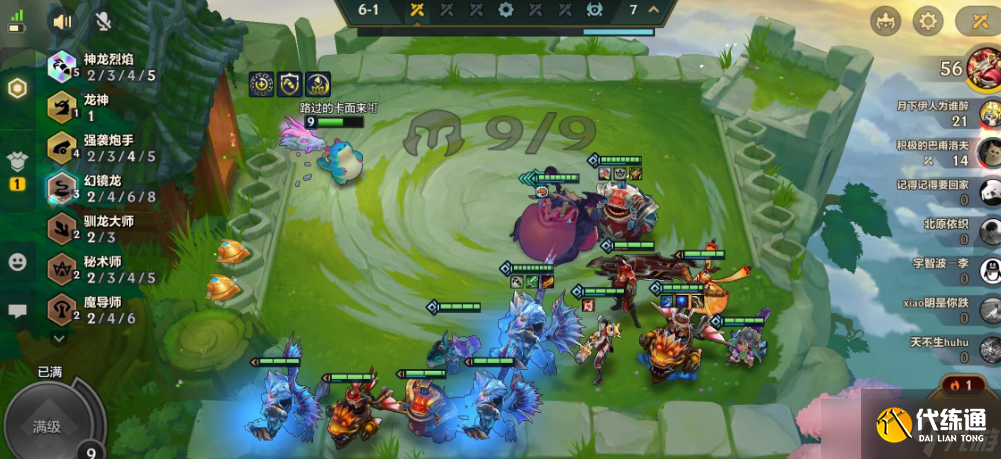
Task: Tap the crown helmet icon beside settings
Action: point(885,21)
